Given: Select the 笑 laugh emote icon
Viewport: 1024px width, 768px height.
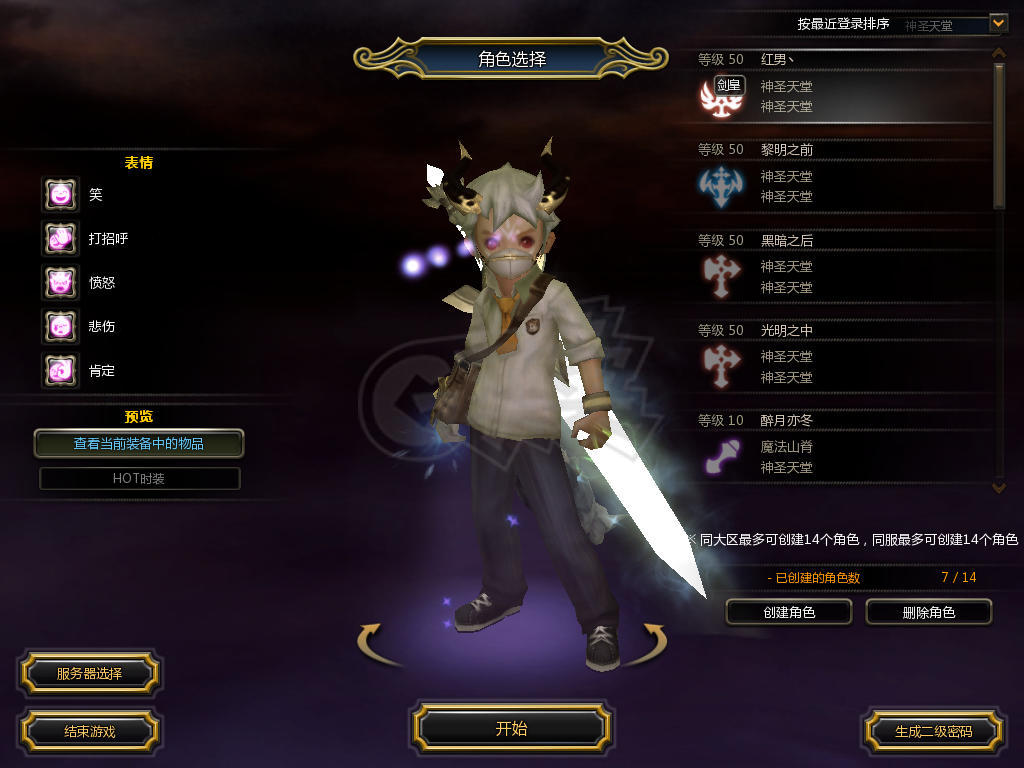Looking at the screenshot, I should (x=60, y=194).
